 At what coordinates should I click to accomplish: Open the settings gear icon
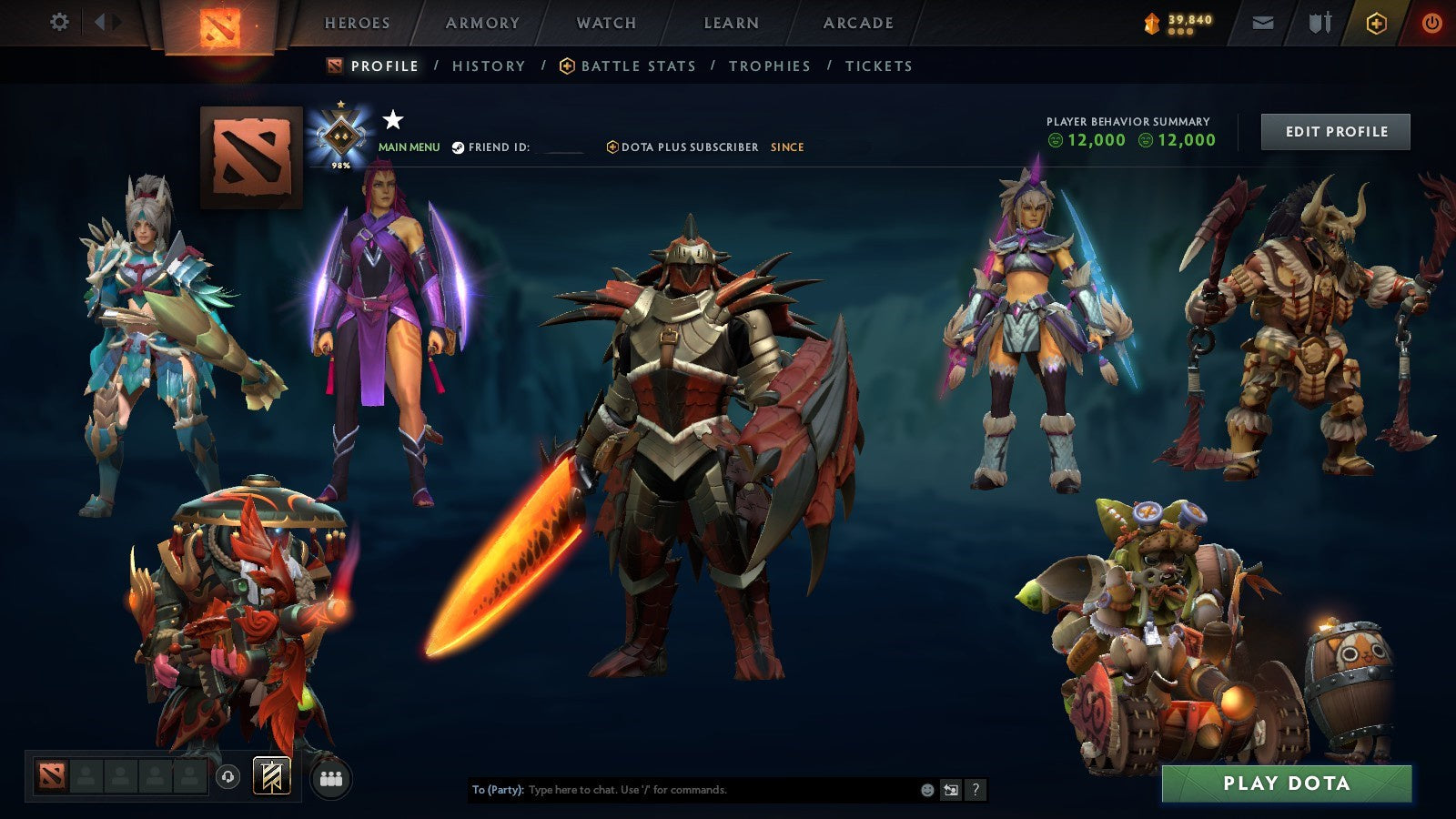(x=59, y=20)
